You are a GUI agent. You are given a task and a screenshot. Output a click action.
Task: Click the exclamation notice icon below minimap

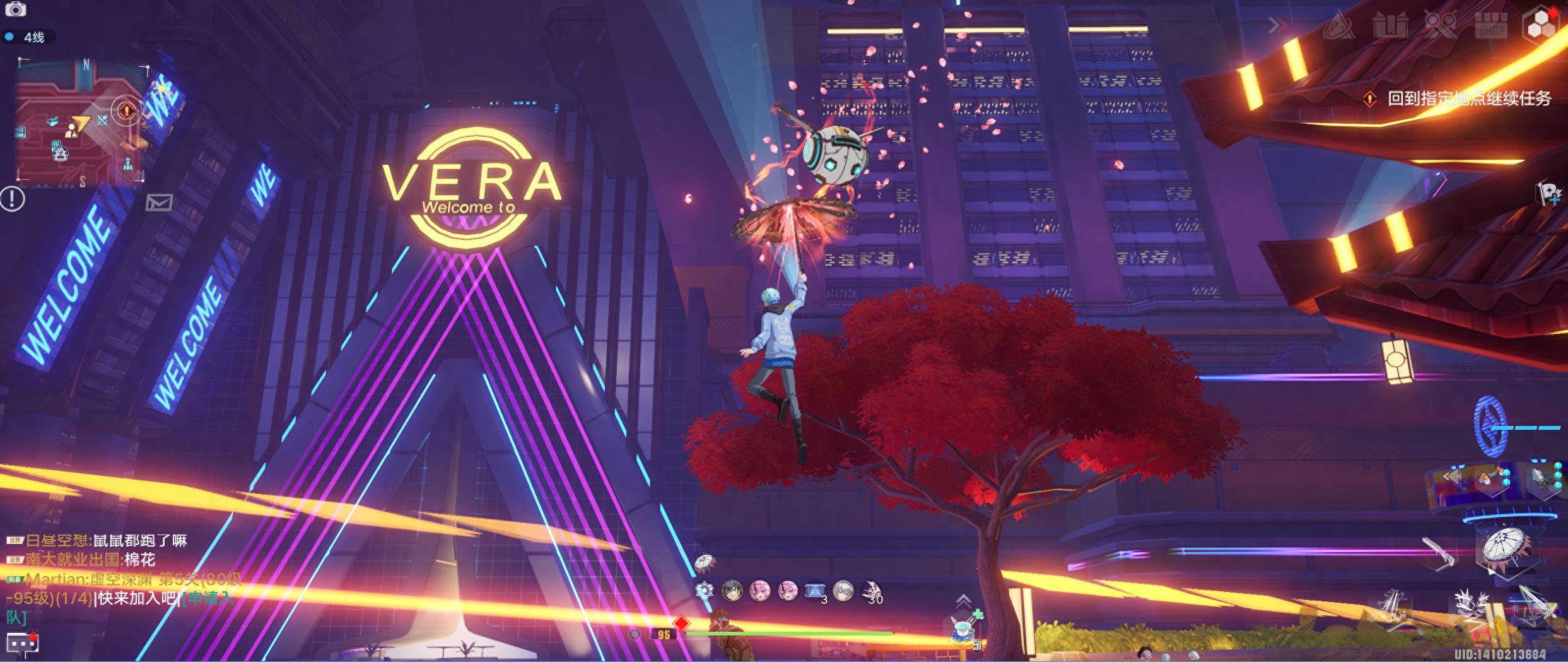pos(13,199)
